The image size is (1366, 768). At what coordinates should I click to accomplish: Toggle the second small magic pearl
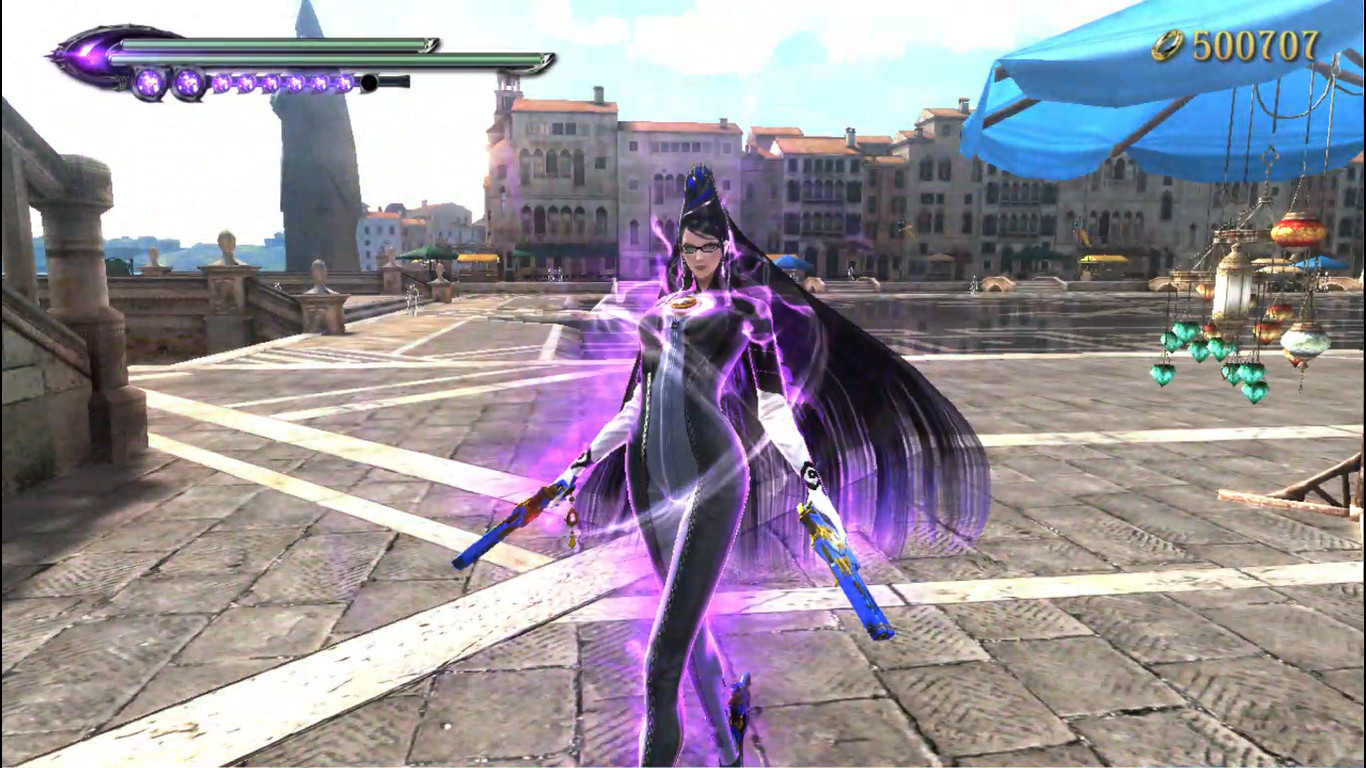[245, 83]
